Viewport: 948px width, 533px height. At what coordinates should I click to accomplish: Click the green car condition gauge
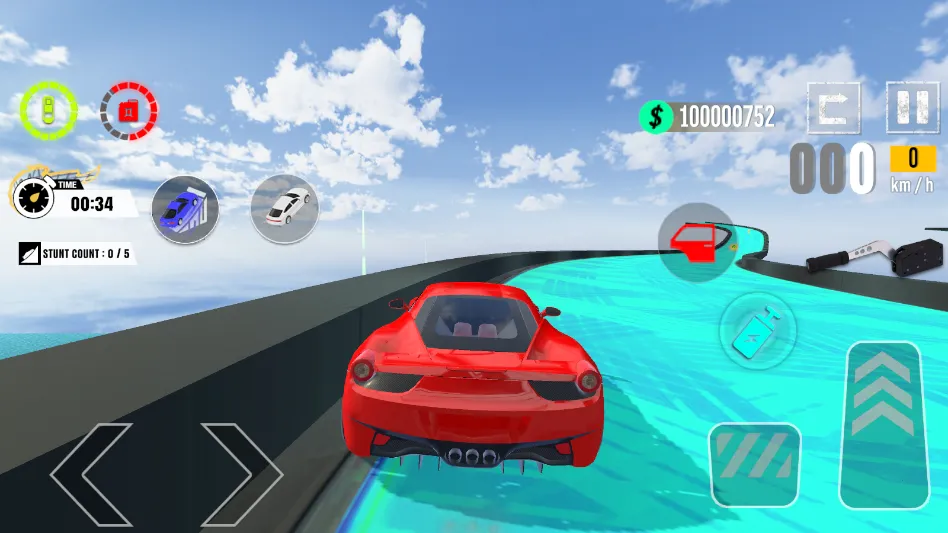click(47, 109)
